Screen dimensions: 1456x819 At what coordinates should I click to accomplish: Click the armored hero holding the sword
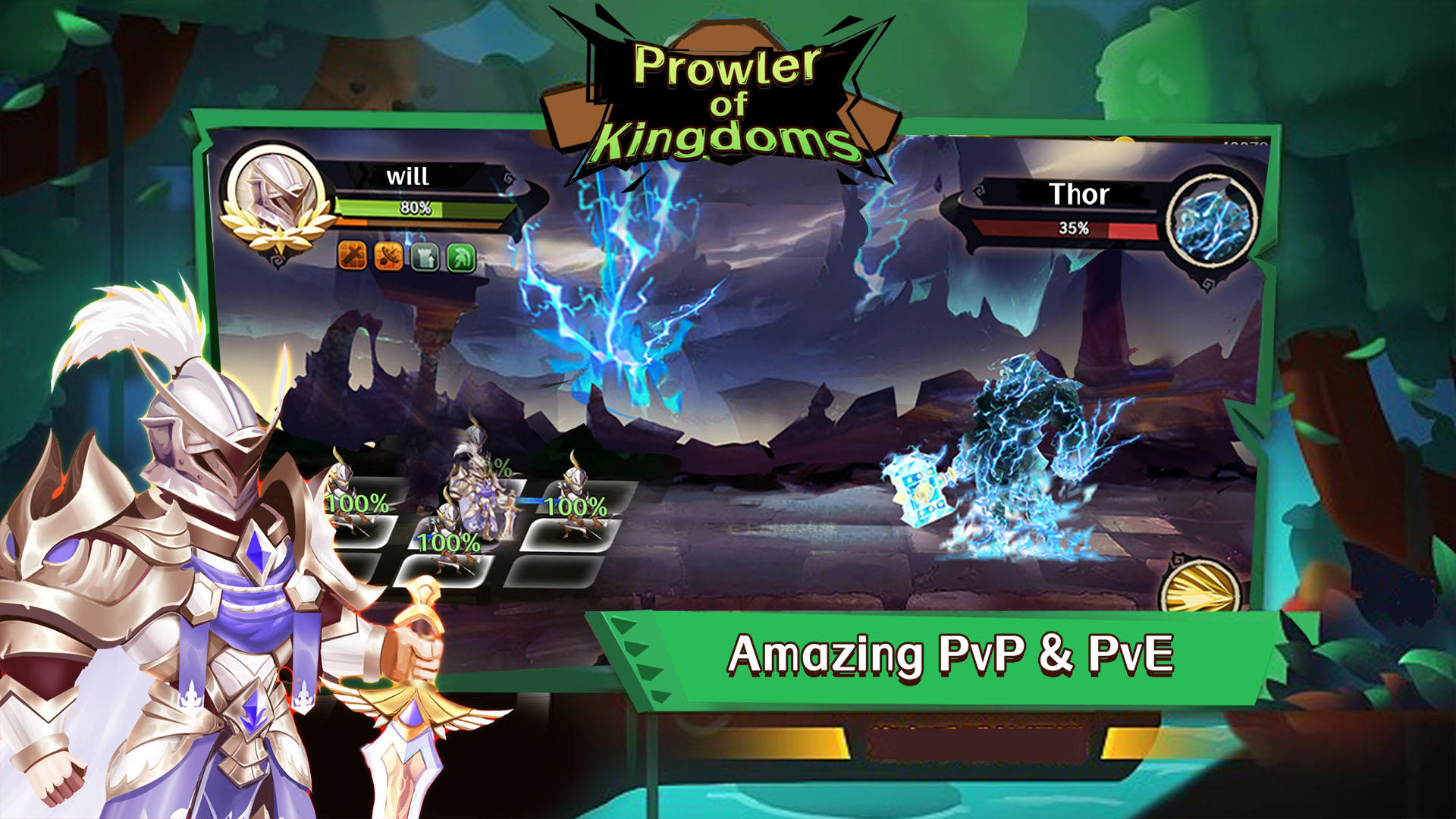190,569
